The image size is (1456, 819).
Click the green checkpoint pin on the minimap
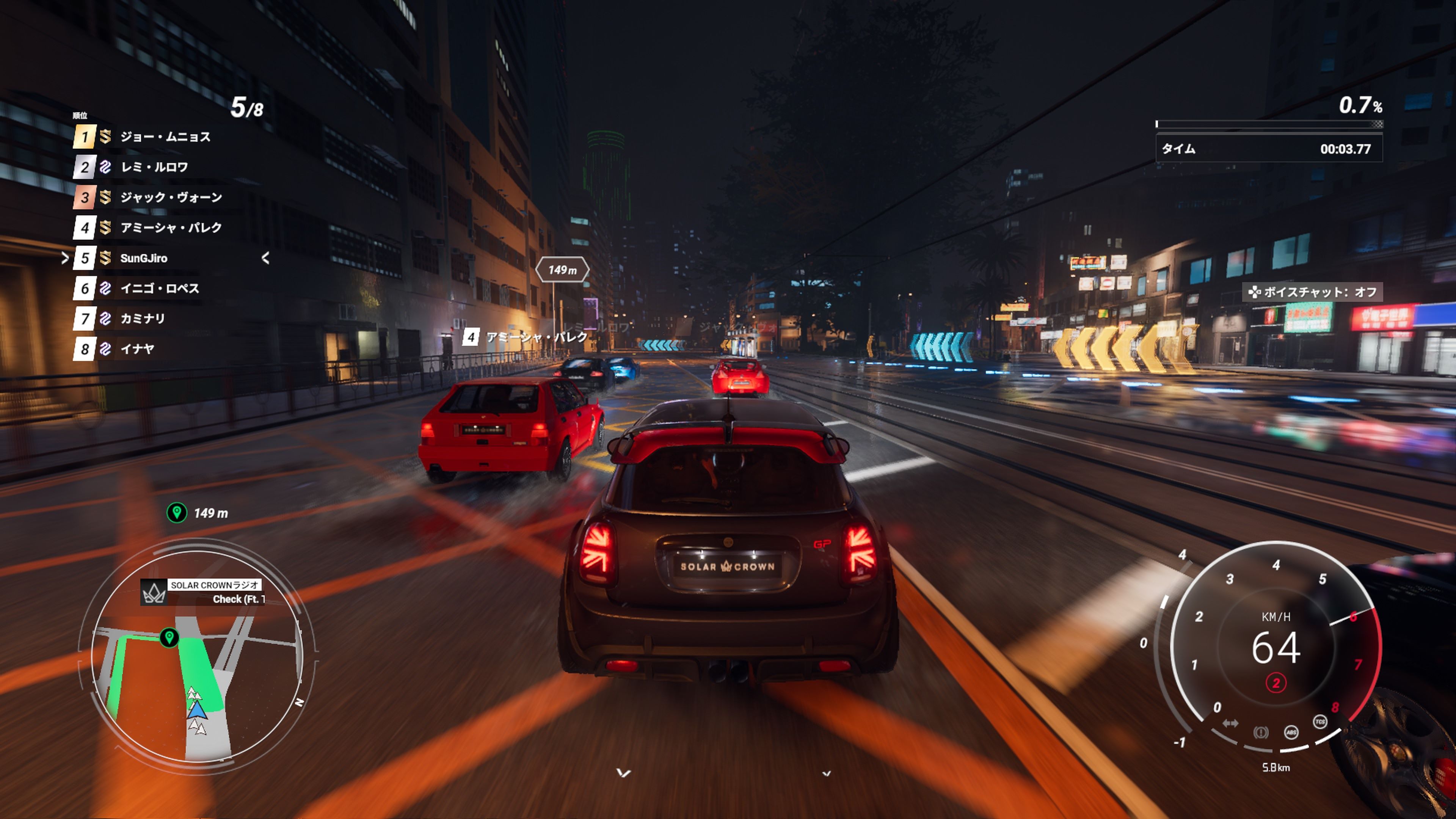169,637
